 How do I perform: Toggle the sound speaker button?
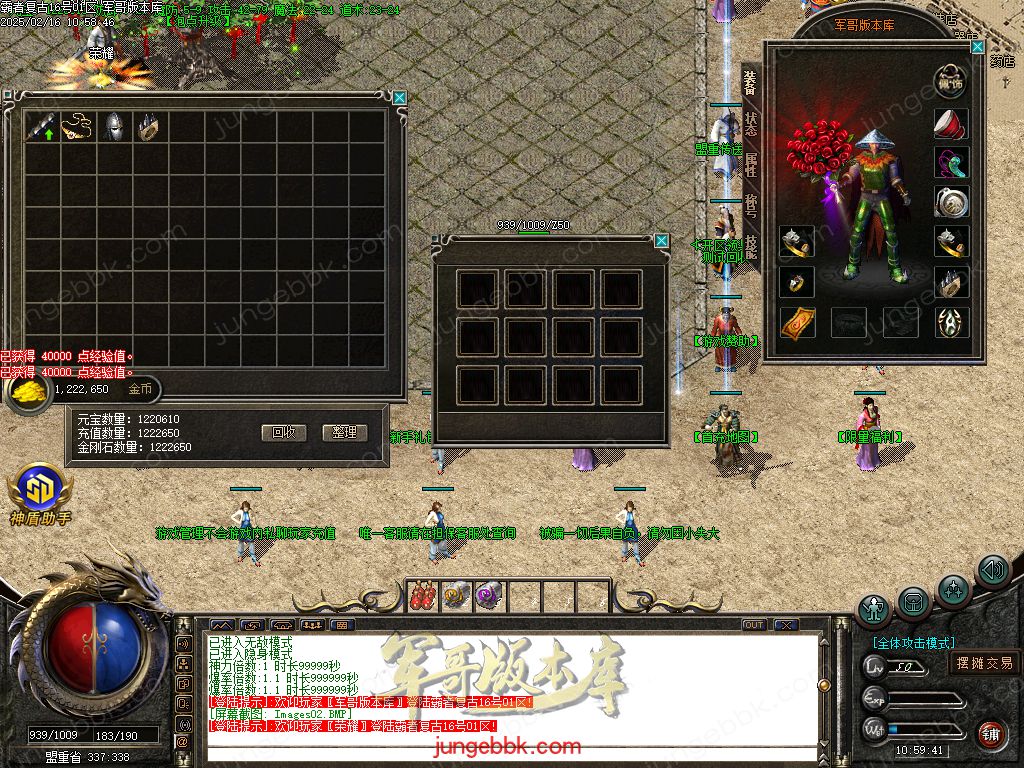[x=993, y=570]
